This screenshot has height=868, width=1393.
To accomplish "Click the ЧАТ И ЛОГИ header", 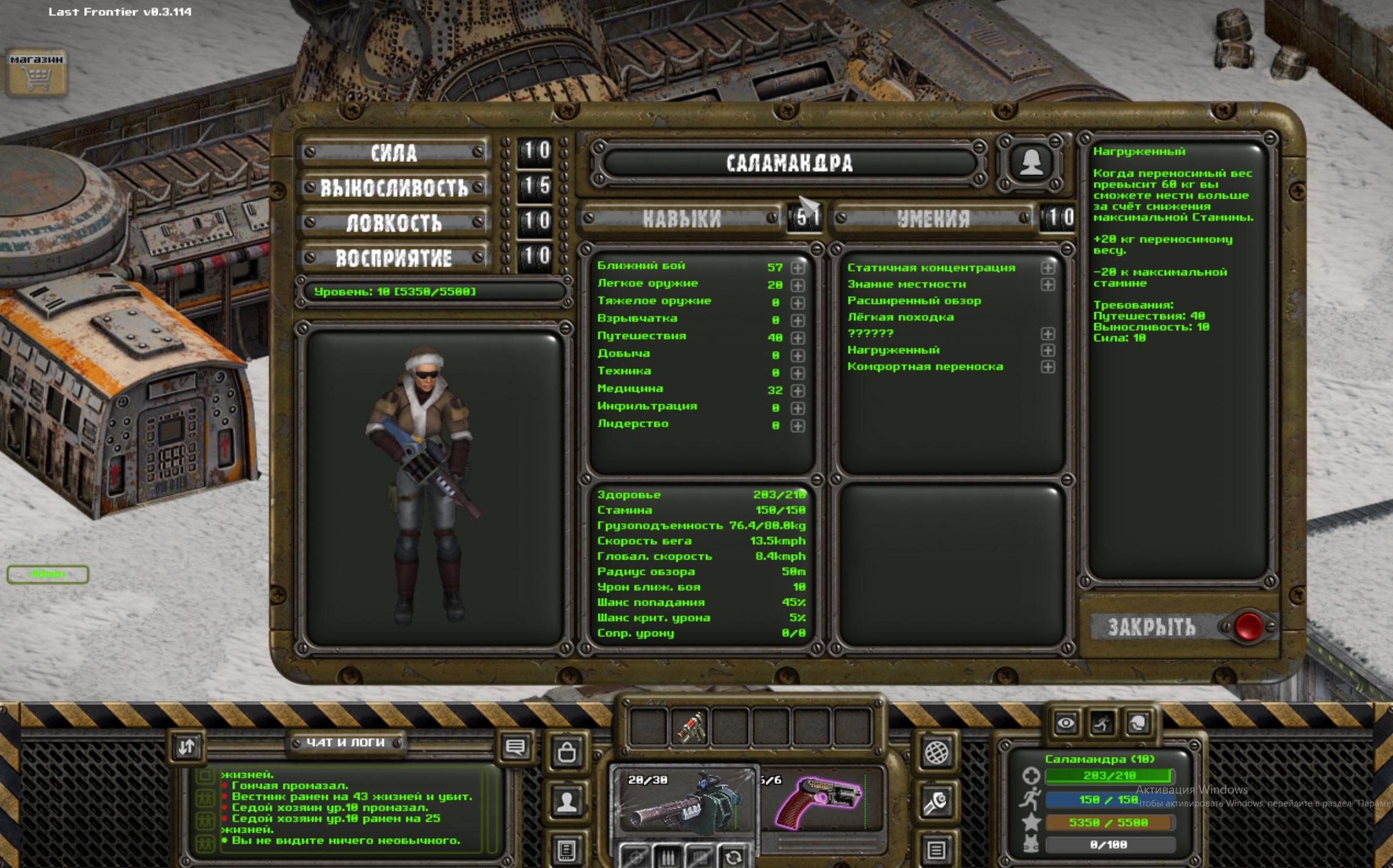I will 345,742.
